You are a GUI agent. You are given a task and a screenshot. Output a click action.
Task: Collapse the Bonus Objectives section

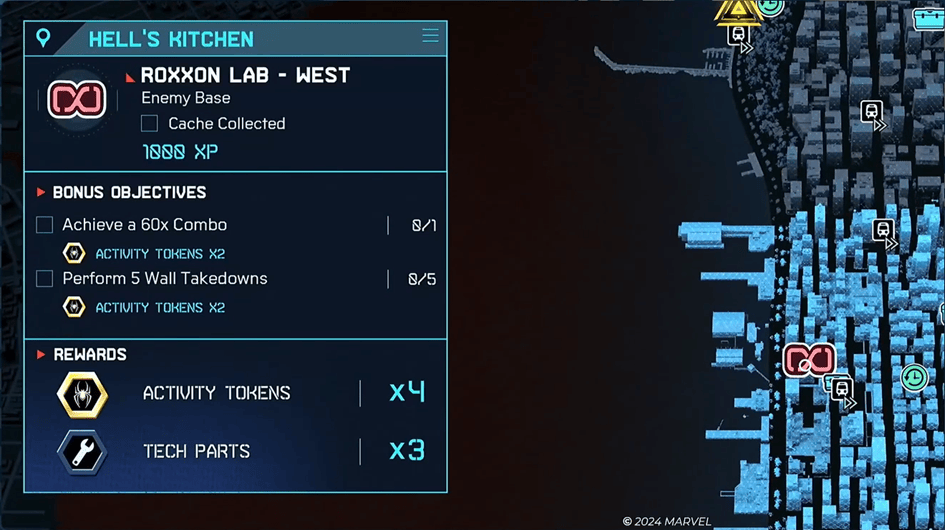click(x=41, y=192)
